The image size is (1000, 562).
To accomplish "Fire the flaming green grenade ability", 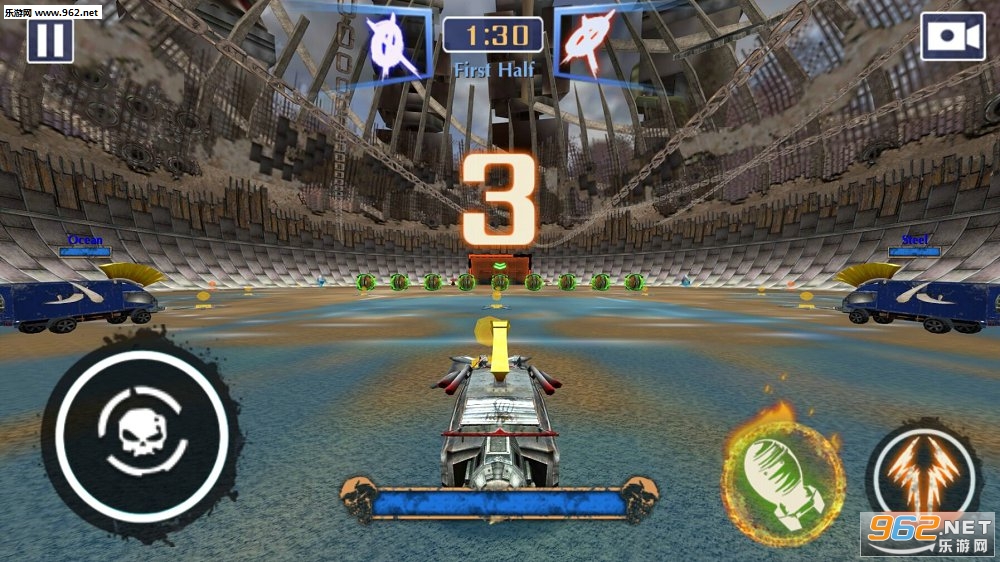I will click(x=782, y=478).
